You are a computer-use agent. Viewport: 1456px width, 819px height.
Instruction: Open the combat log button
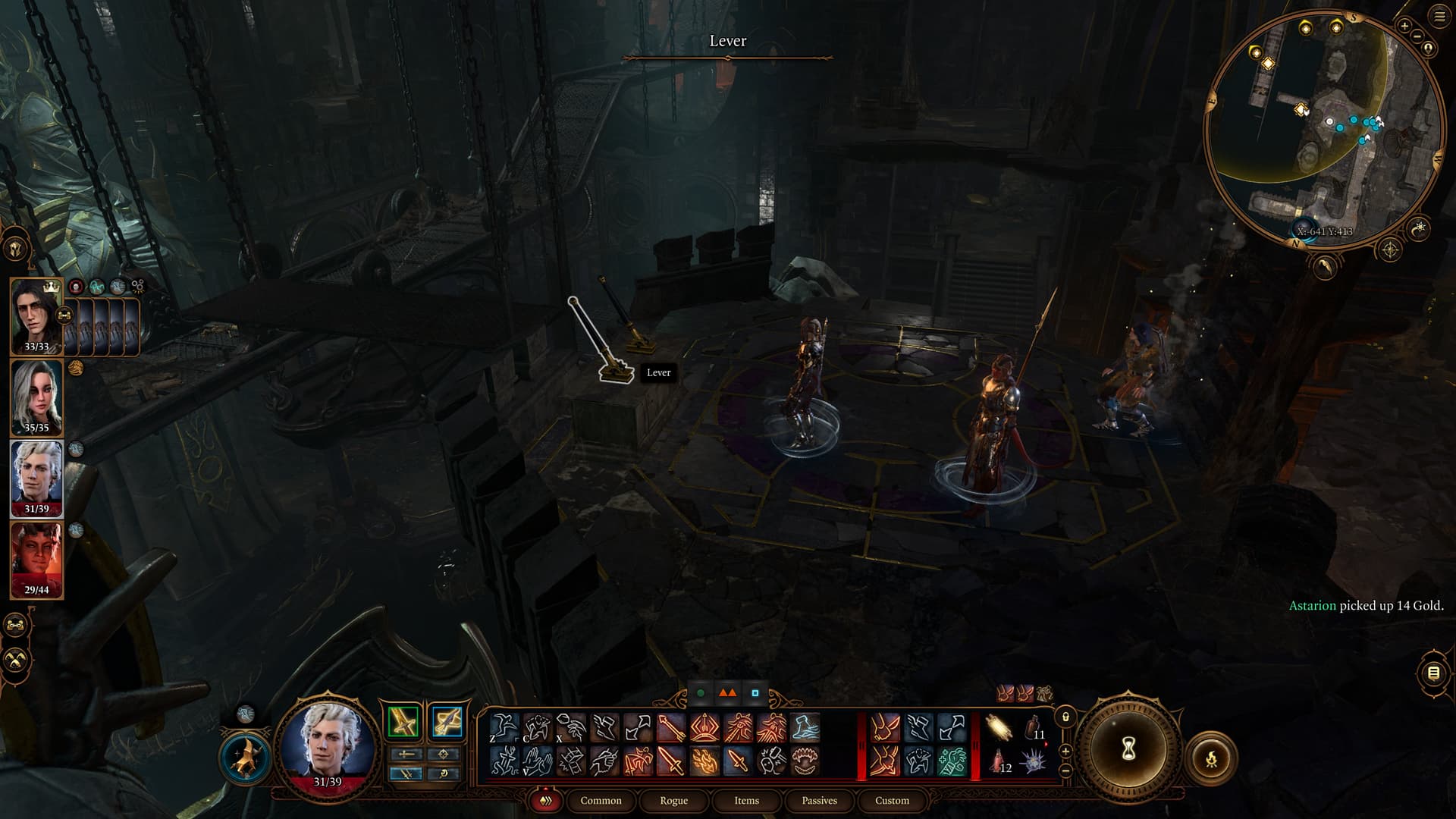tap(1432, 673)
